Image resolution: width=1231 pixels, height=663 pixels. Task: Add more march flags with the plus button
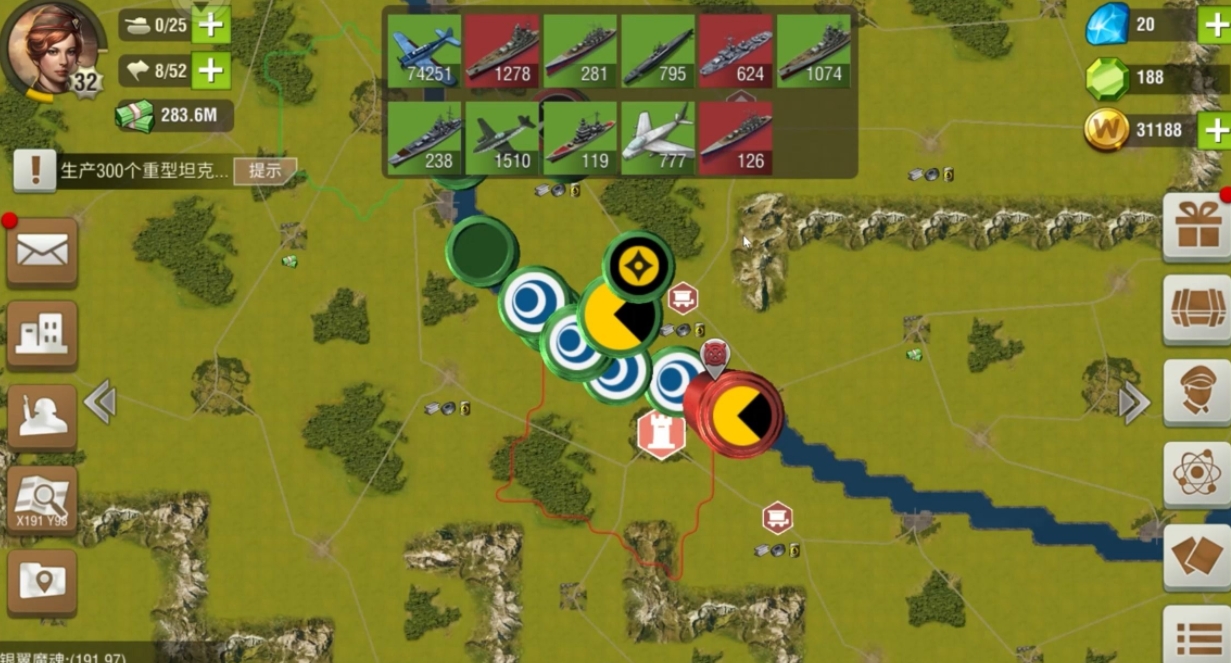210,70
